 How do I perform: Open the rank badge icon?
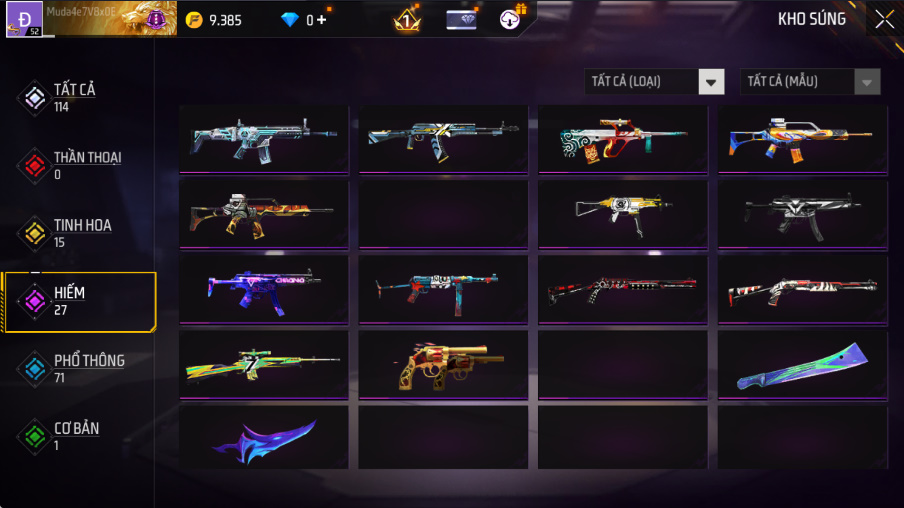coord(407,19)
